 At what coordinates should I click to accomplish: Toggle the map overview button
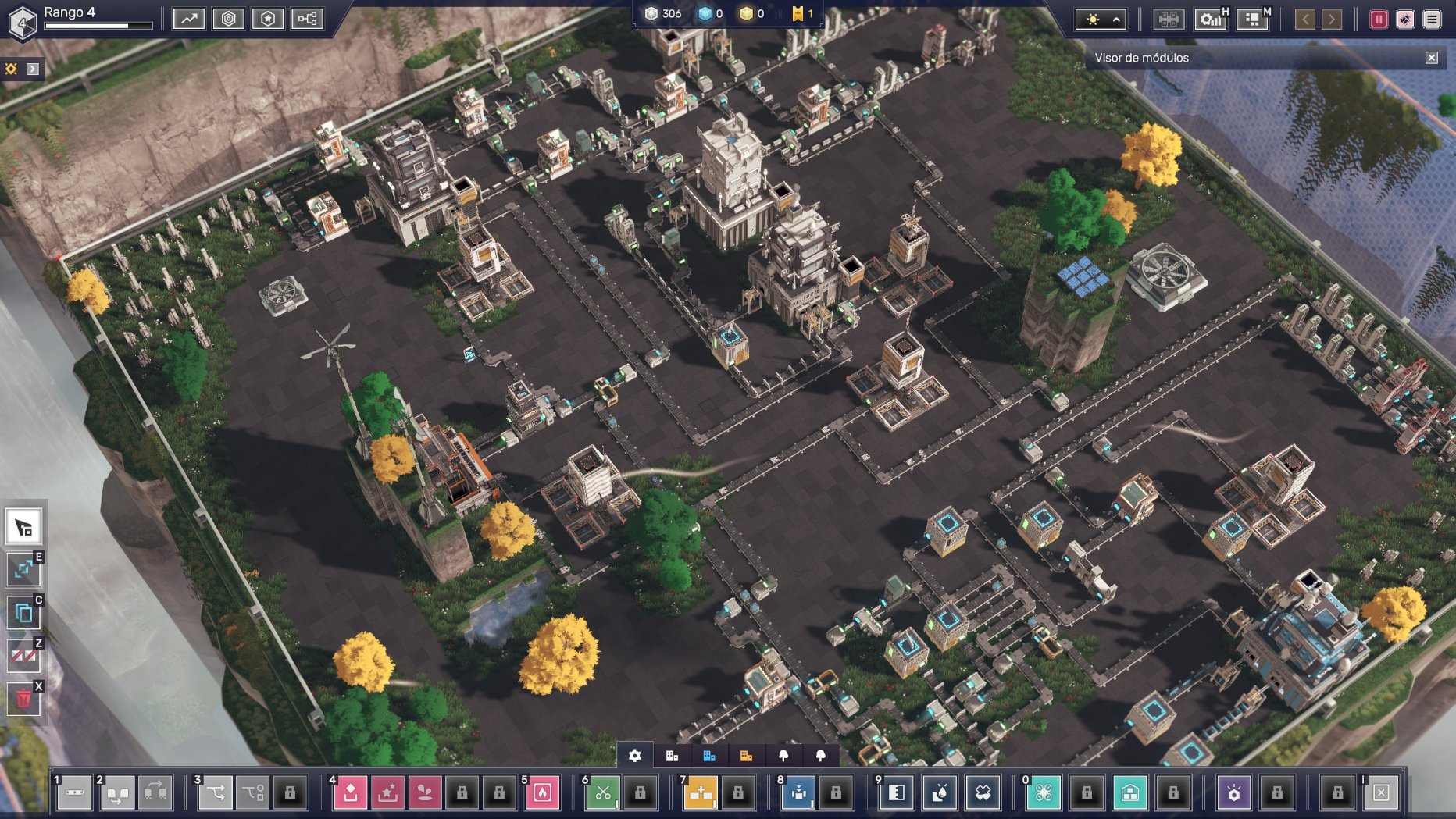click(1253, 20)
